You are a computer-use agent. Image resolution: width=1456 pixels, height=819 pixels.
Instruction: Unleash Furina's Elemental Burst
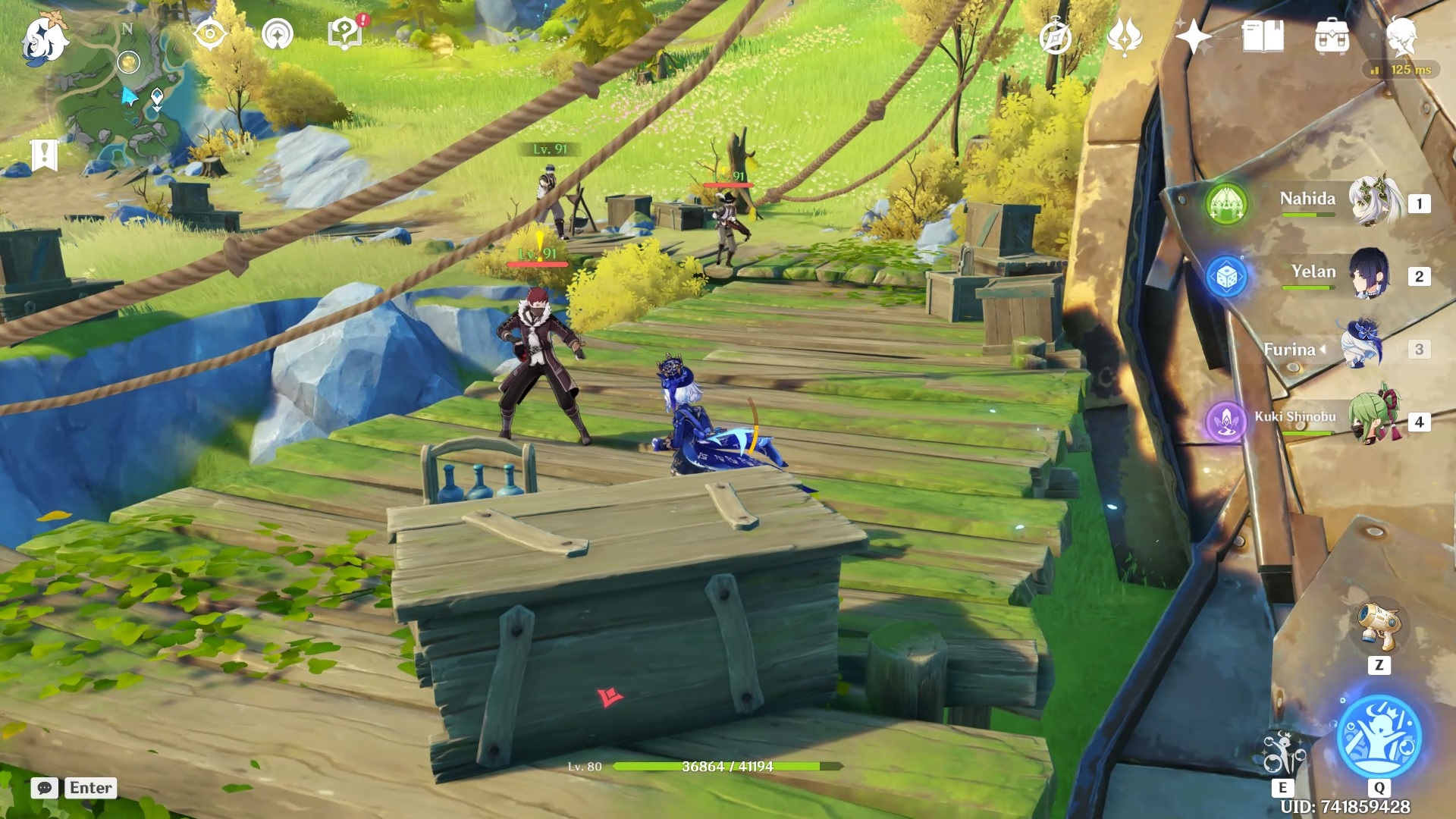tap(1379, 736)
